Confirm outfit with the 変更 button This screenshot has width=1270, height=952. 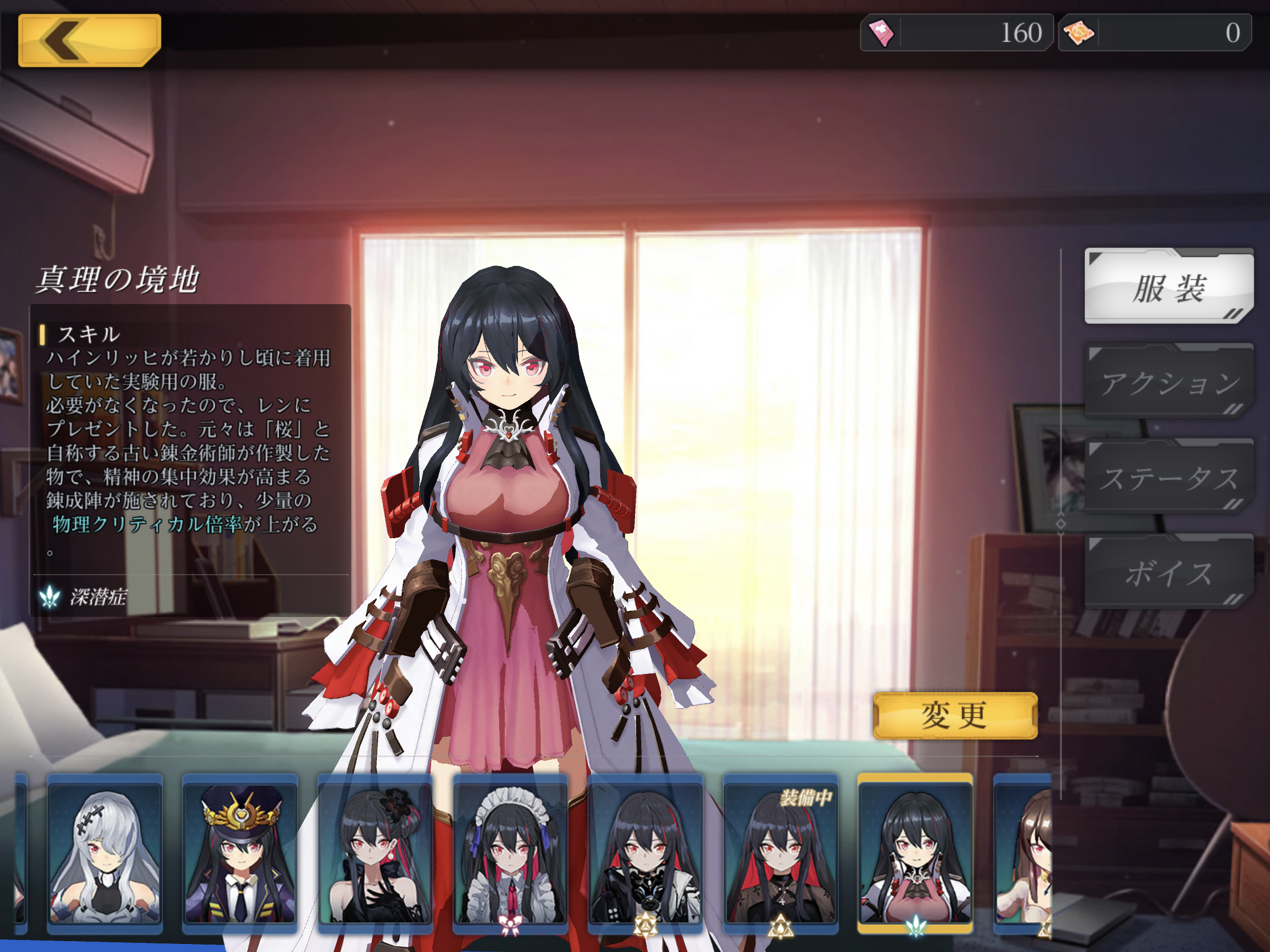coord(955,716)
